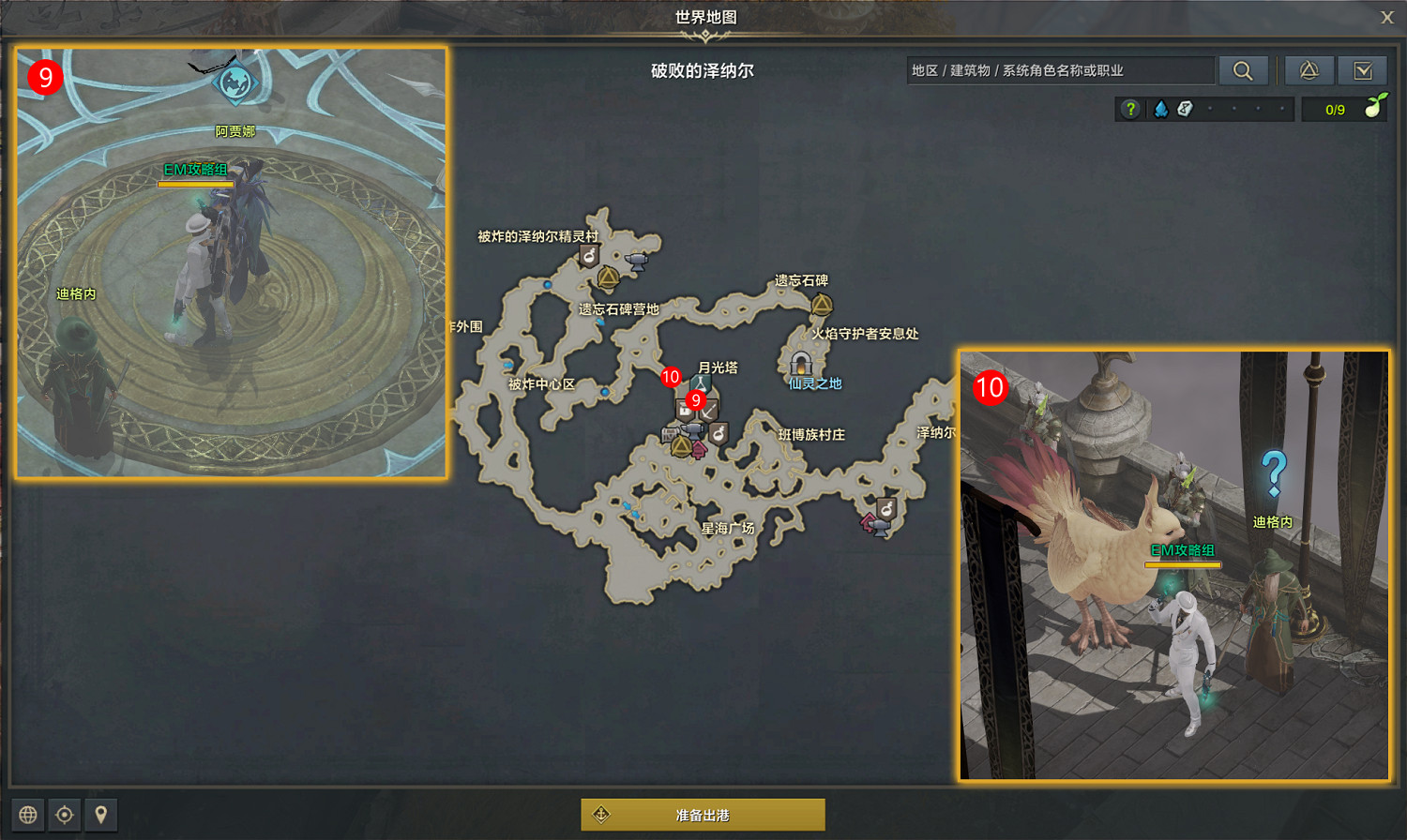Close the 世界地图 window
Image resolution: width=1407 pixels, height=840 pixels.
pyautogui.click(x=1385, y=17)
